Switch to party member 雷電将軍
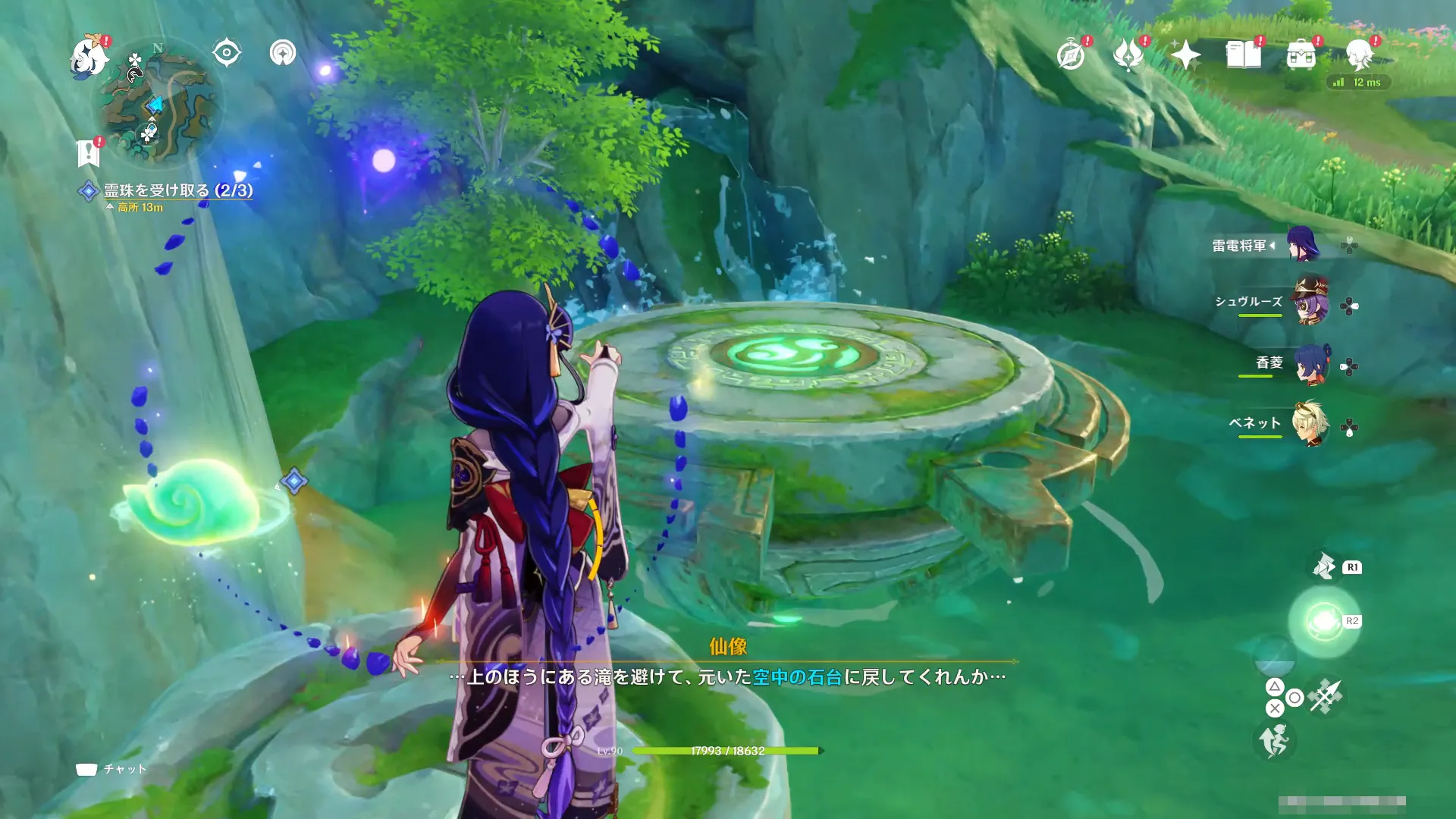Image resolution: width=1456 pixels, height=819 pixels. click(x=1303, y=245)
